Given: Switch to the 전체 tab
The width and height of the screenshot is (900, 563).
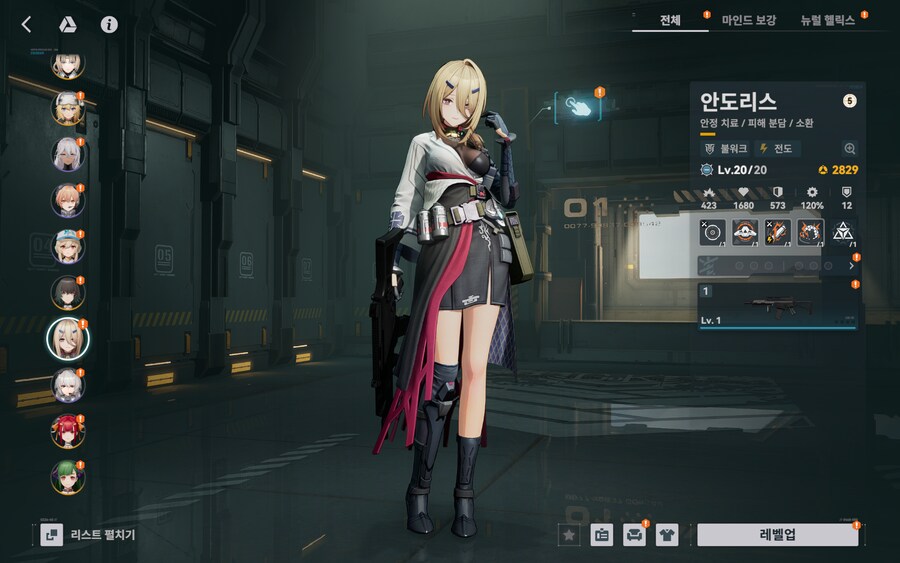Looking at the screenshot, I should pyautogui.click(x=670, y=20).
